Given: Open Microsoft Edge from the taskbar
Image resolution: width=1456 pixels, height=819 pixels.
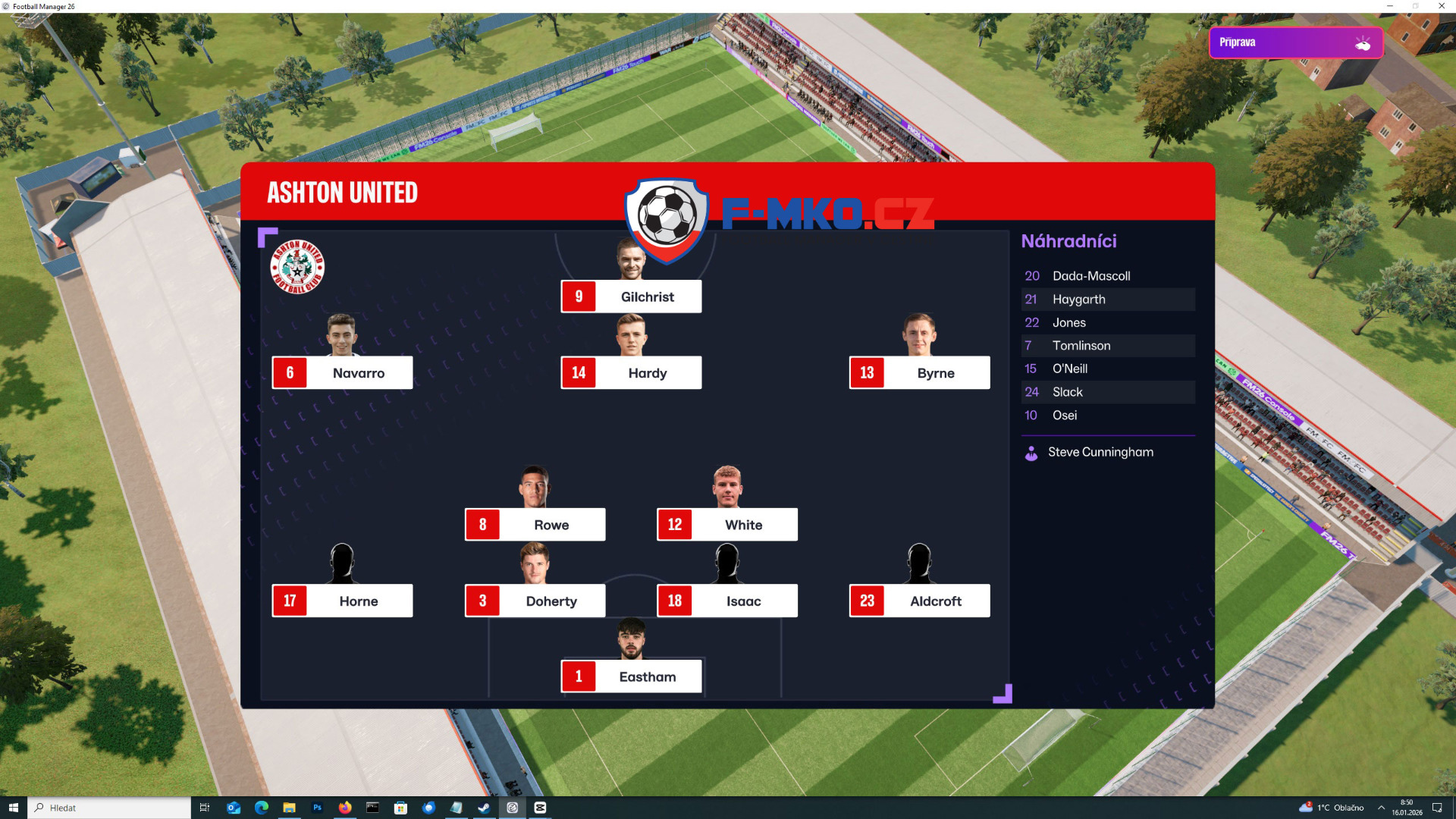Looking at the screenshot, I should [262, 808].
